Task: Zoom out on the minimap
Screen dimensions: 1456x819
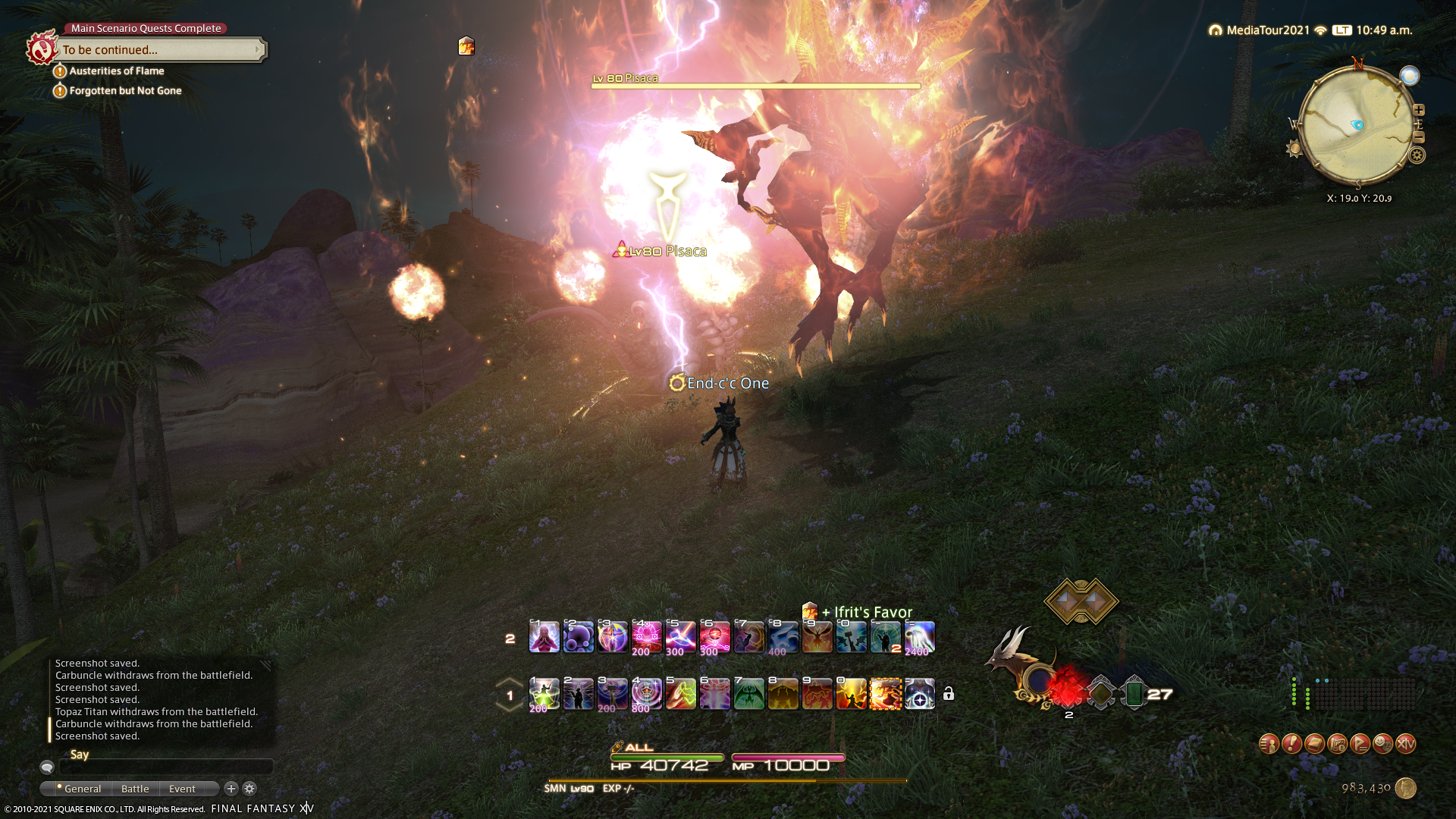Action: (x=1419, y=137)
